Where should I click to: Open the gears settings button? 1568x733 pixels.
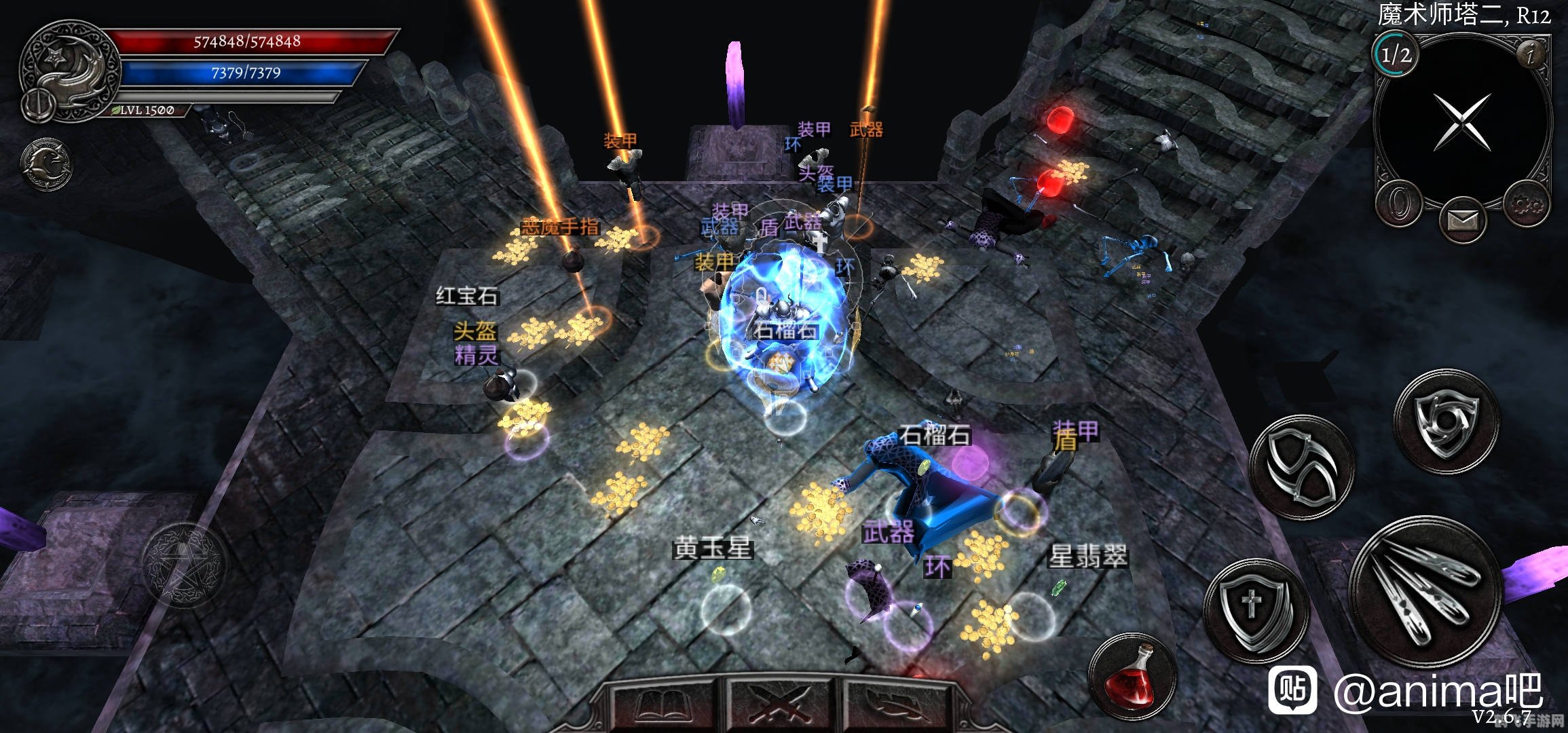1527,204
